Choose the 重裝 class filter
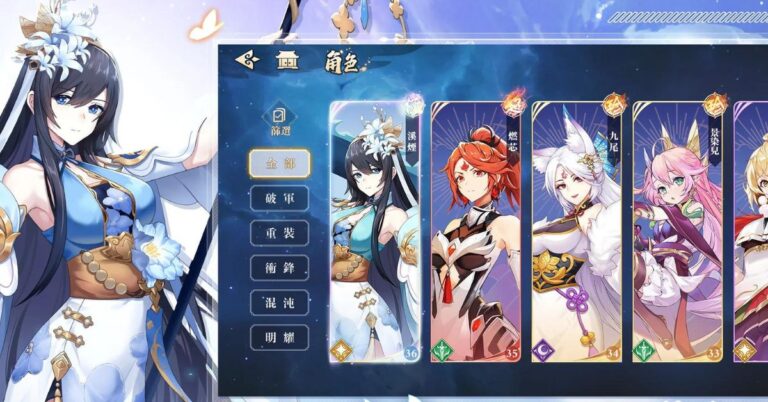 [x=279, y=233]
